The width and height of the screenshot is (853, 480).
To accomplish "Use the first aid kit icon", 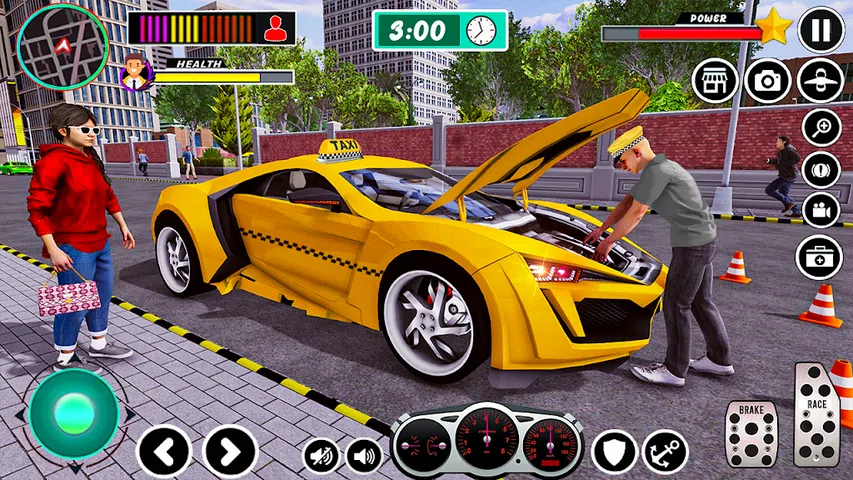I will [820, 257].
